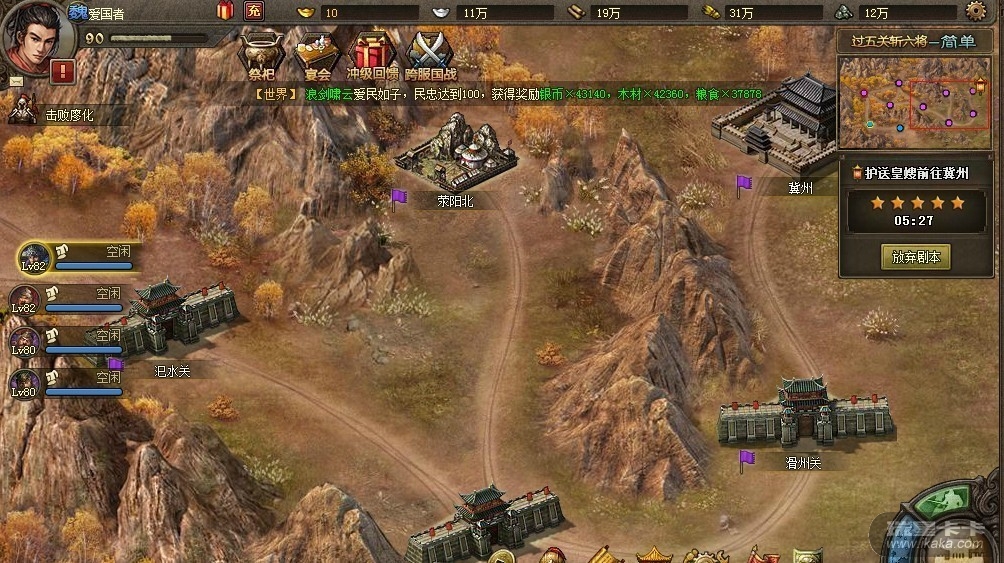Viewport: 1004px width, 563px height.
Task: Enter the 跨服国战 cross-server war
Action: click(431, 54)
